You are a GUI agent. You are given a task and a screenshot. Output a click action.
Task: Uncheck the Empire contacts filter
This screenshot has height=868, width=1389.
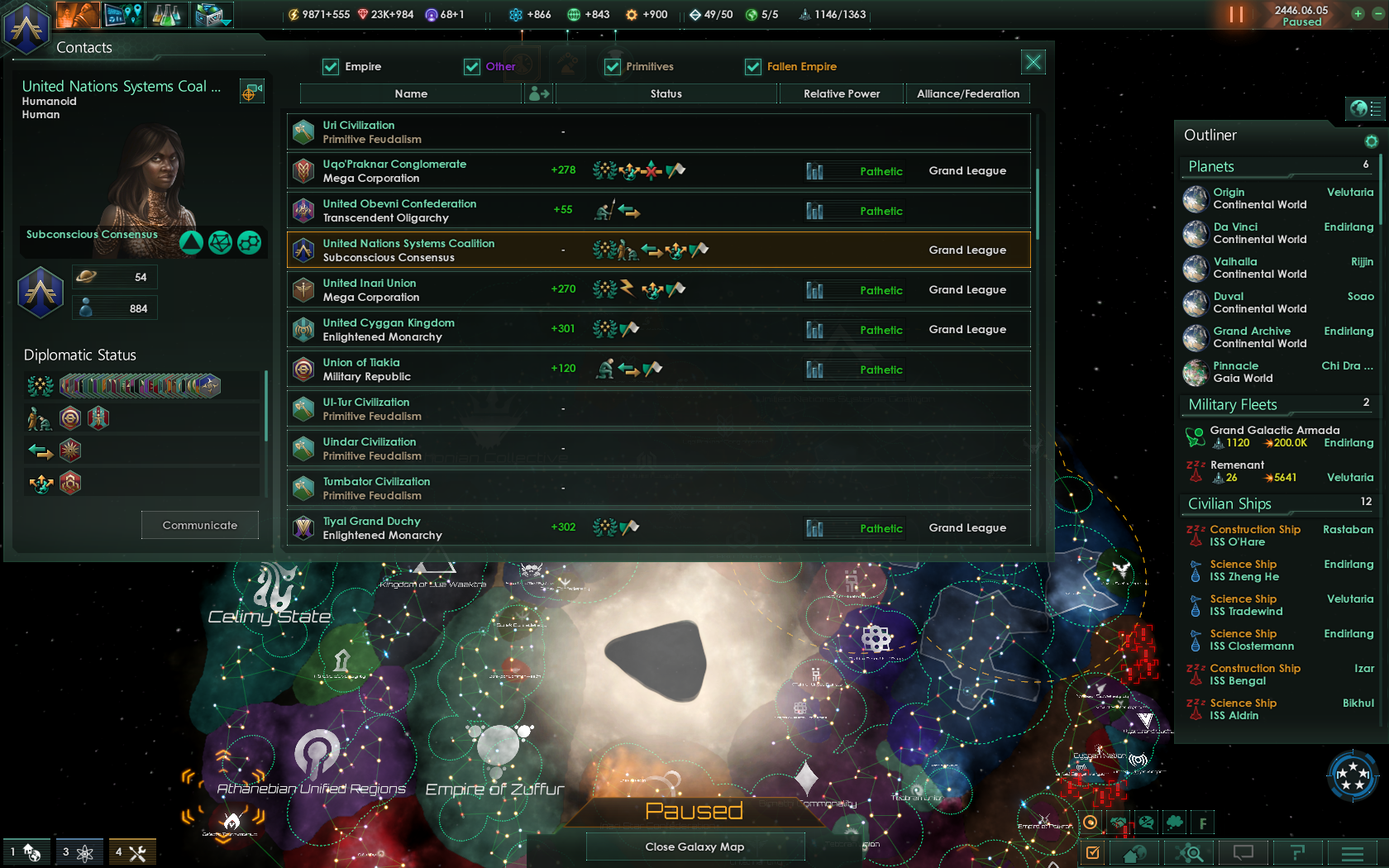tap(332, 66)
